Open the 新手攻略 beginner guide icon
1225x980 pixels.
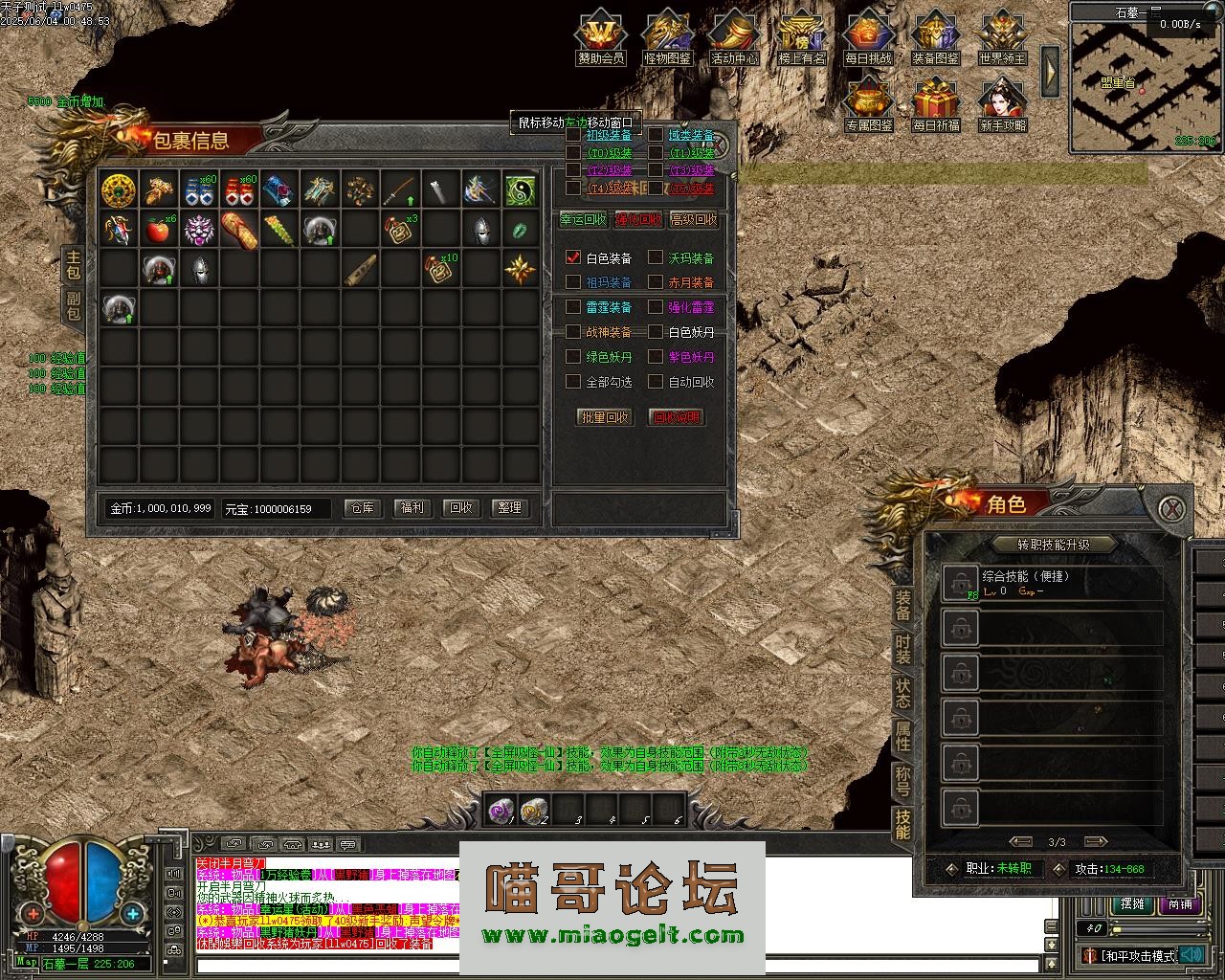[x=1002, y=105]
